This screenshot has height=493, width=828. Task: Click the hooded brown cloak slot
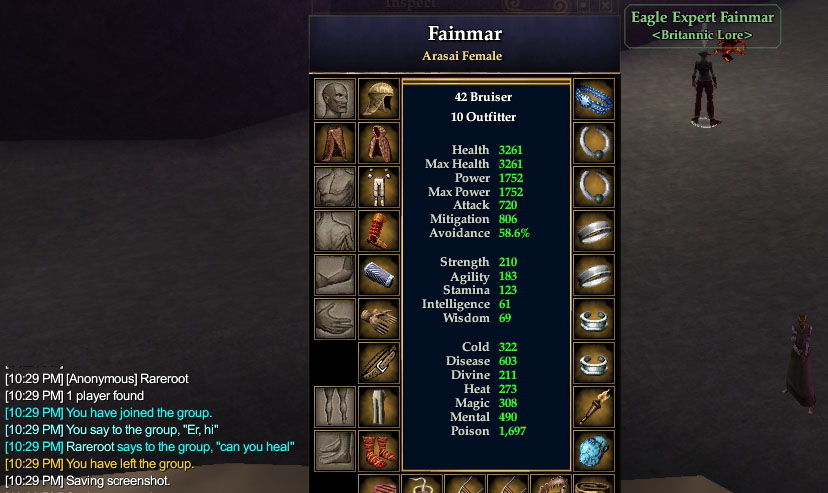coord(379,143)
